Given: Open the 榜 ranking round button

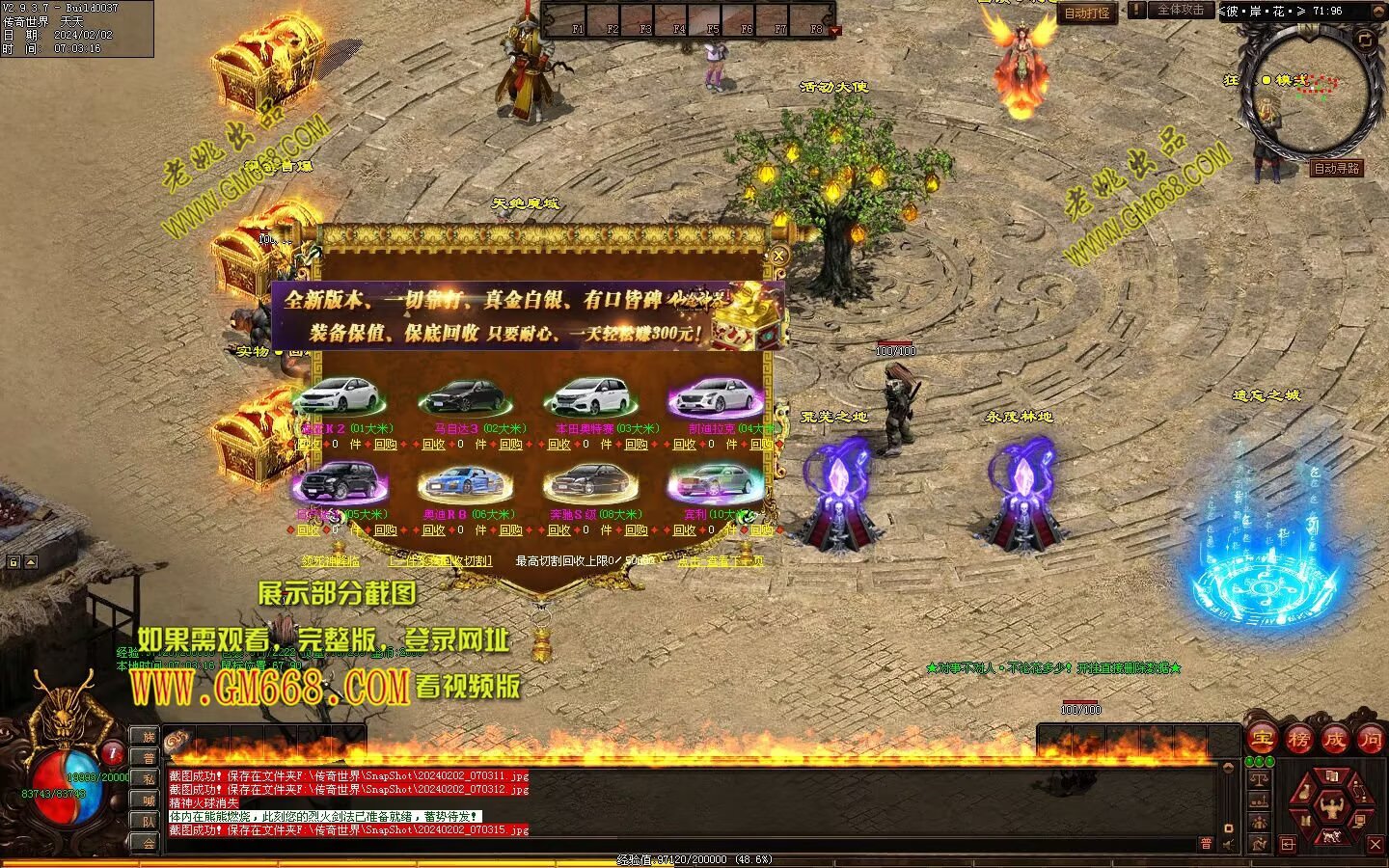Looking at the screenshot, I should click(1298, 740).
